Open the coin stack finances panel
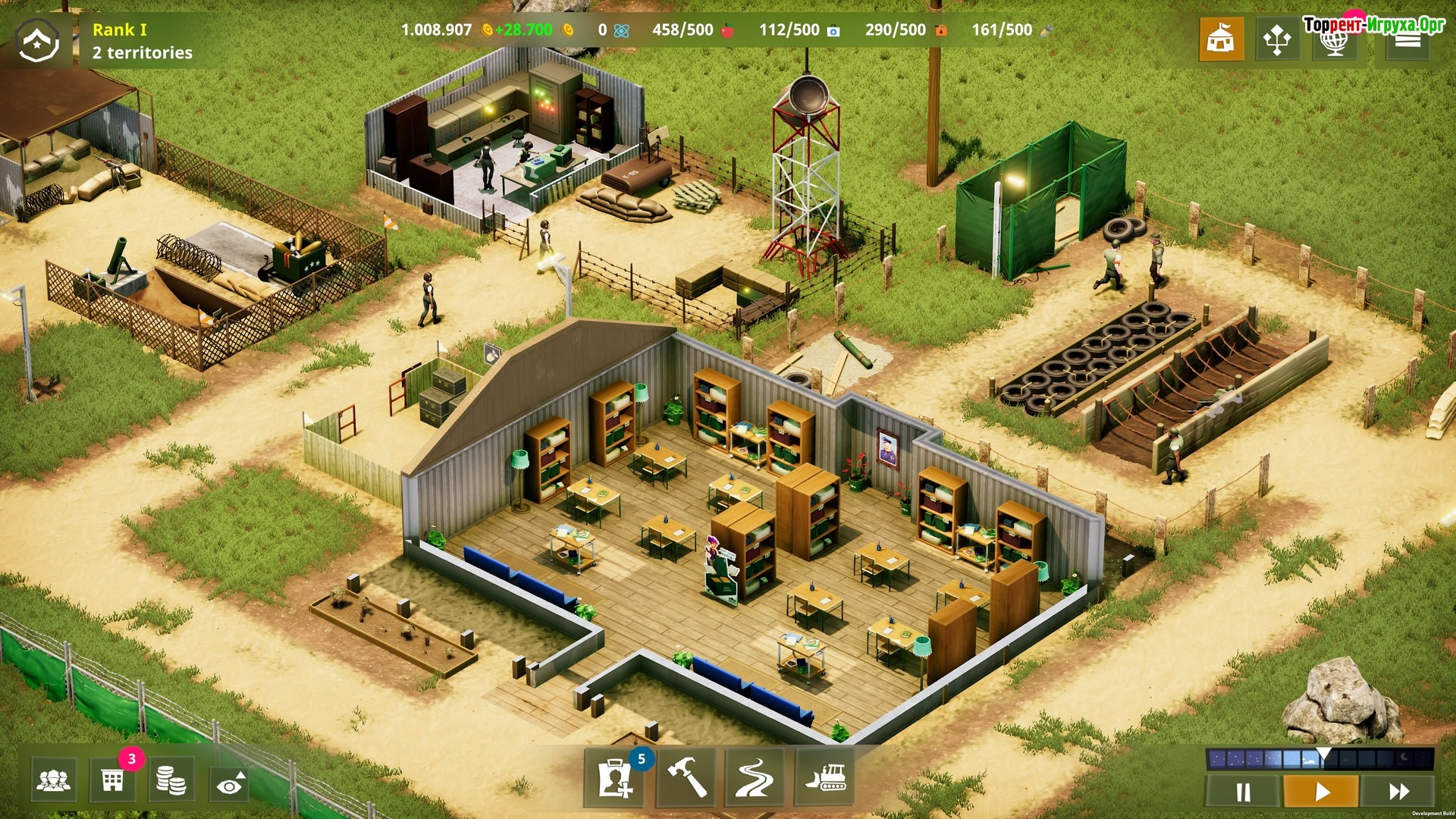The height and width of the screenshot is (819, 1456). coord(171,780)
